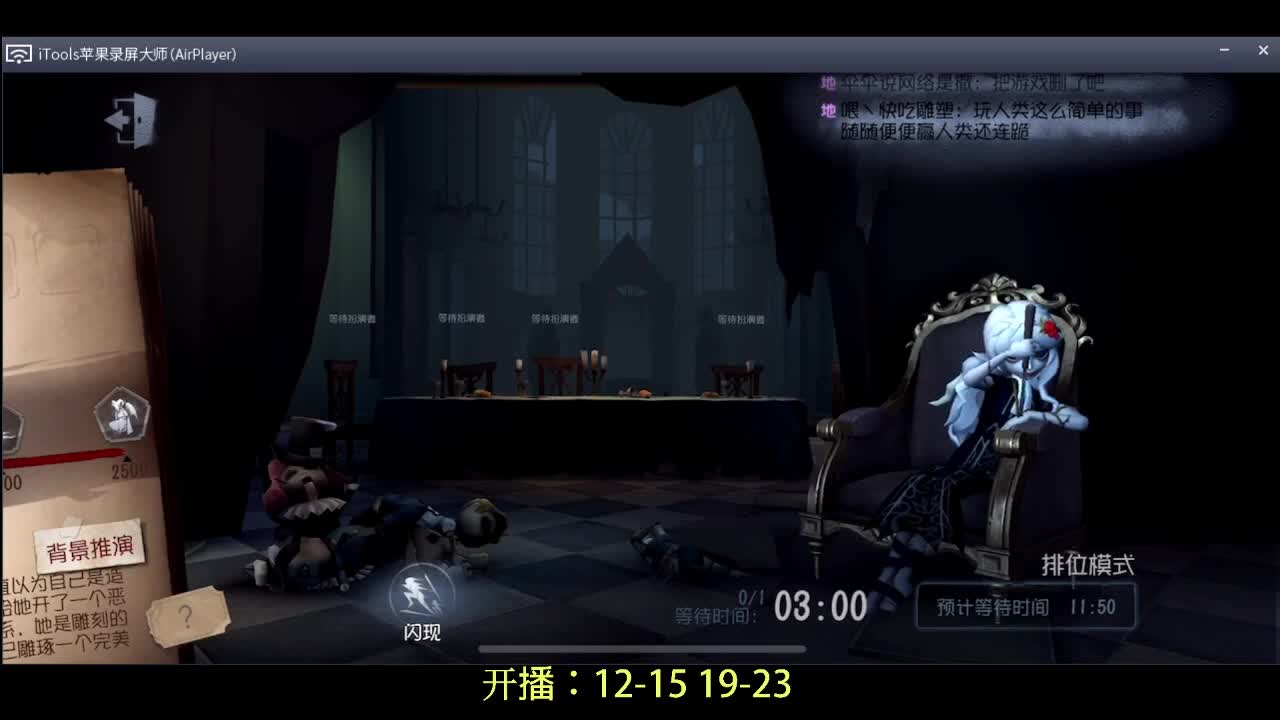The width and height of the screenshot is (1280, 720).
Task: Click the iTools AirPlayer screen-cast icon
Action: (x=20, y=54)
